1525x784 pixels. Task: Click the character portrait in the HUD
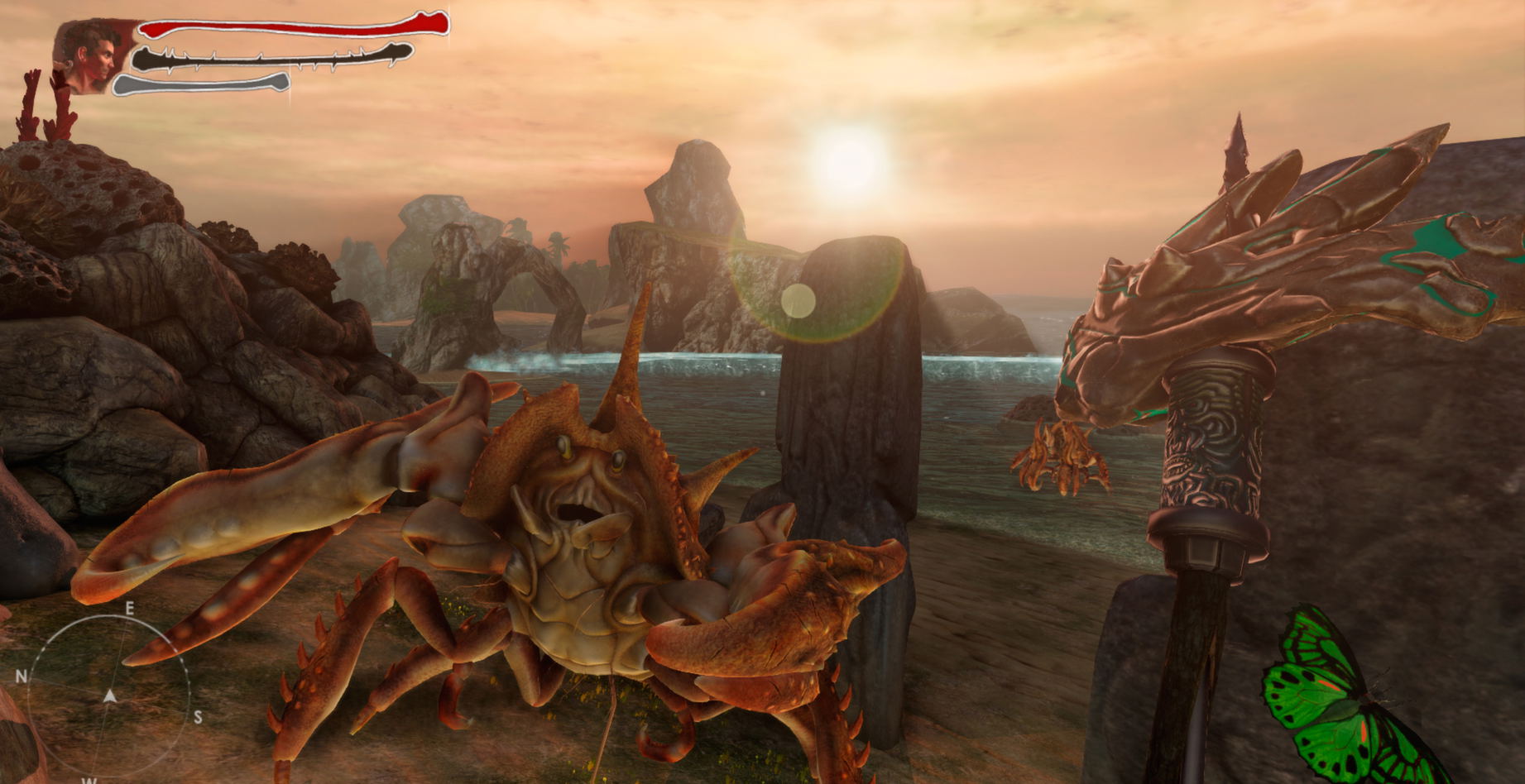click(91, 56)
